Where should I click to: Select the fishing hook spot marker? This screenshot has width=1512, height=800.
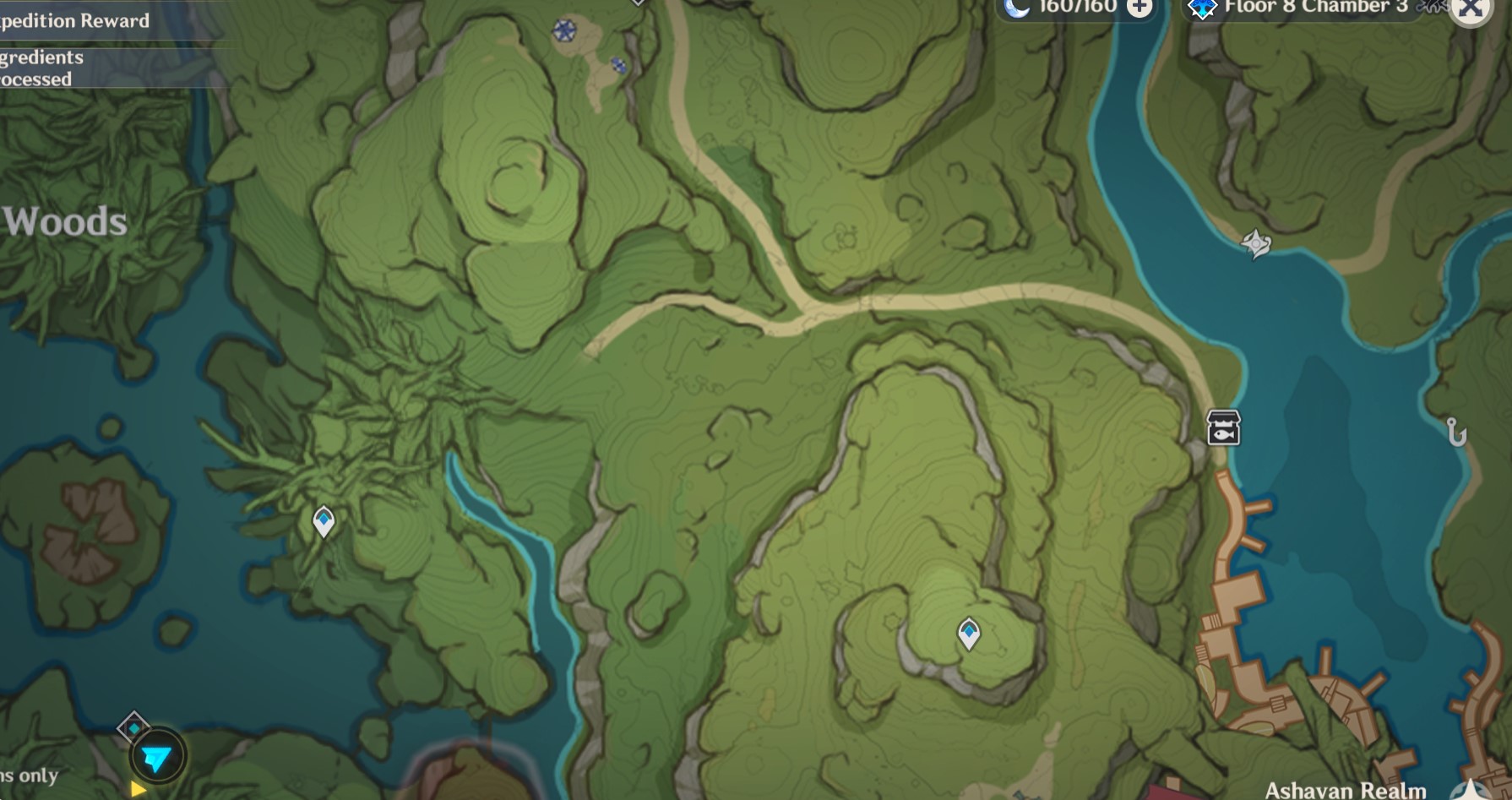1455,433
